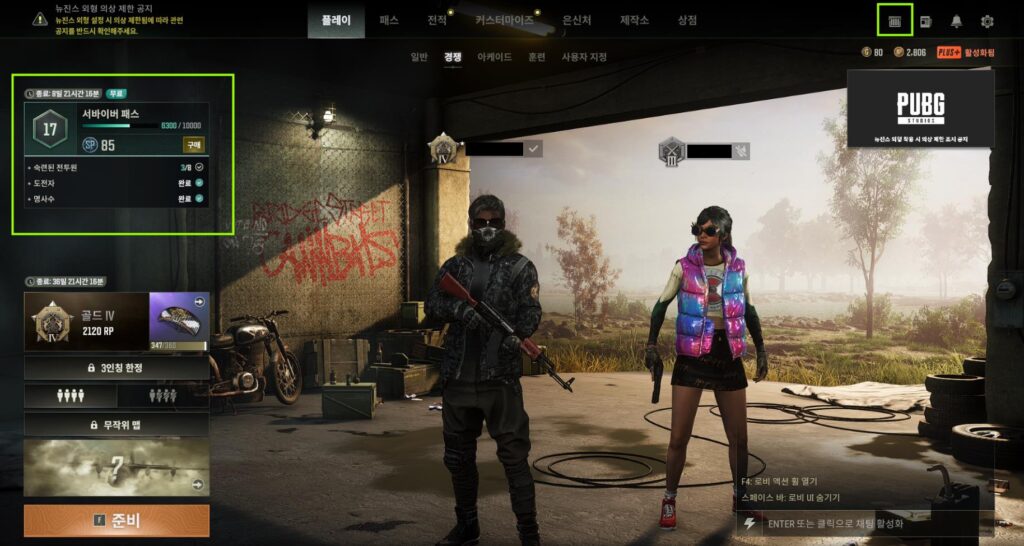The image size is (1024, 546).
Task: Select the 훈련 training mode tab
Action: [536, 57]
